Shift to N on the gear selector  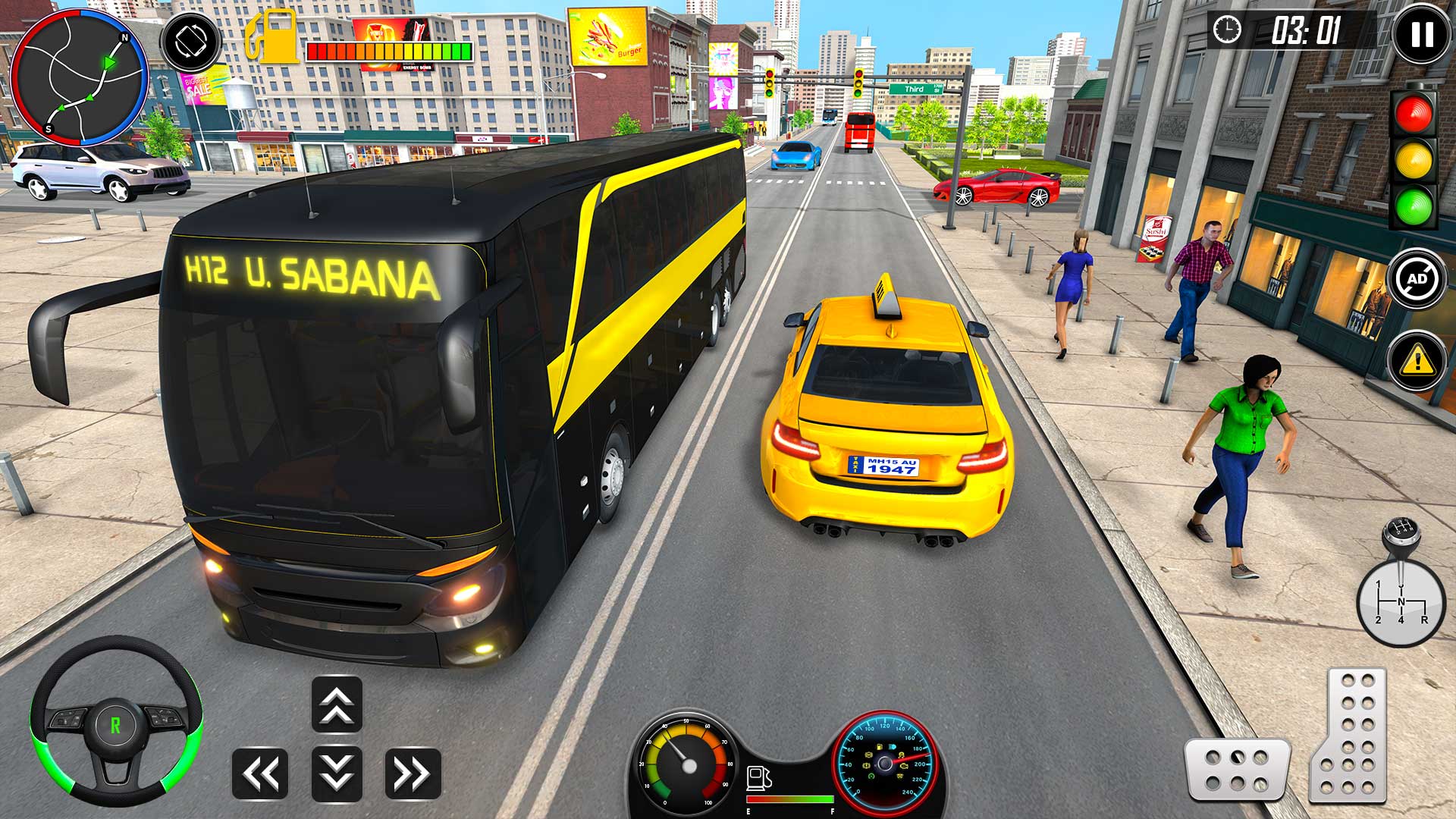click(1401, 601)
